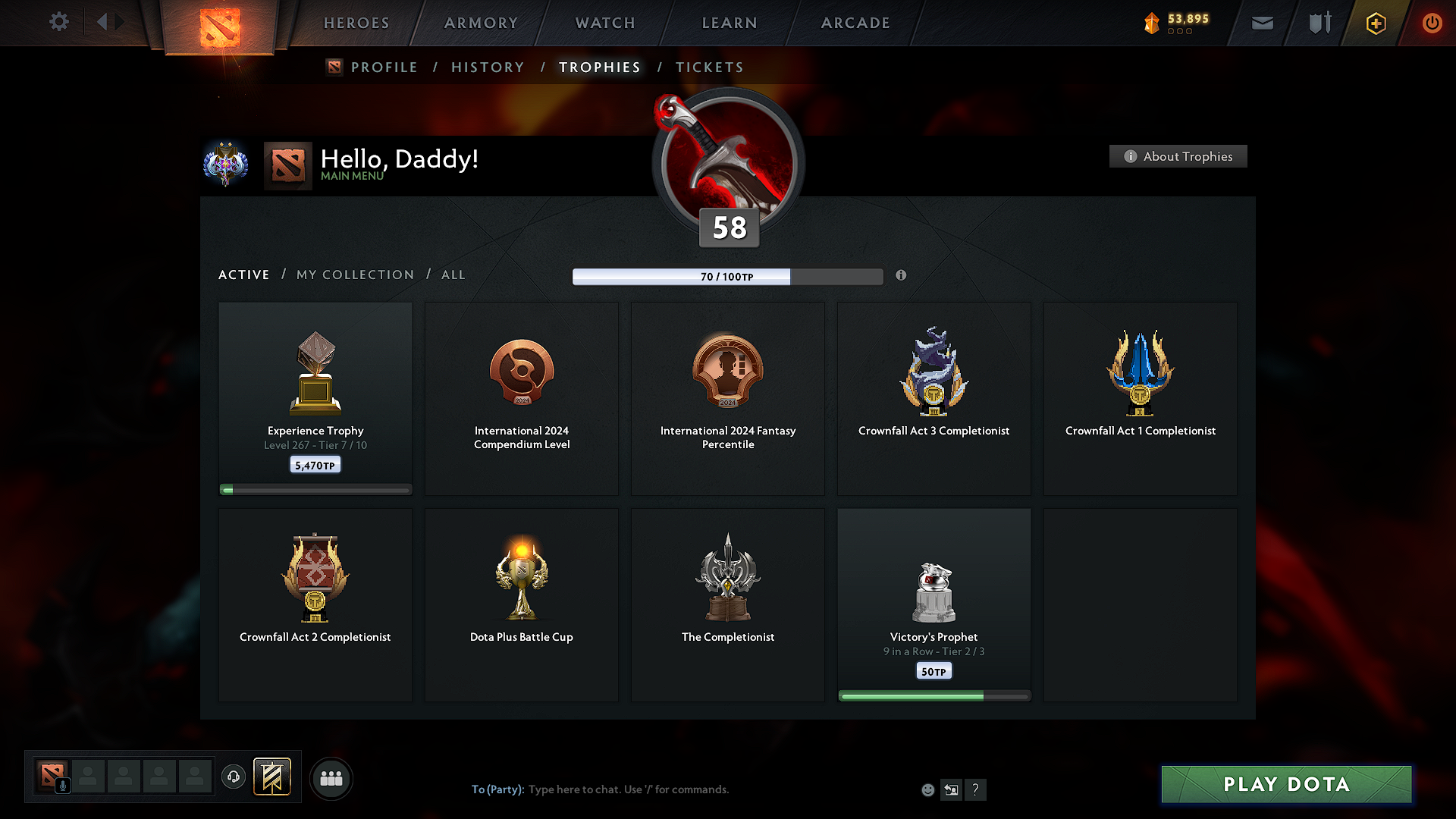The image size is (1456, 819).
Task: Open the emoticon picker next to chat
Action: pyautogui.click(x=927, y=789)
